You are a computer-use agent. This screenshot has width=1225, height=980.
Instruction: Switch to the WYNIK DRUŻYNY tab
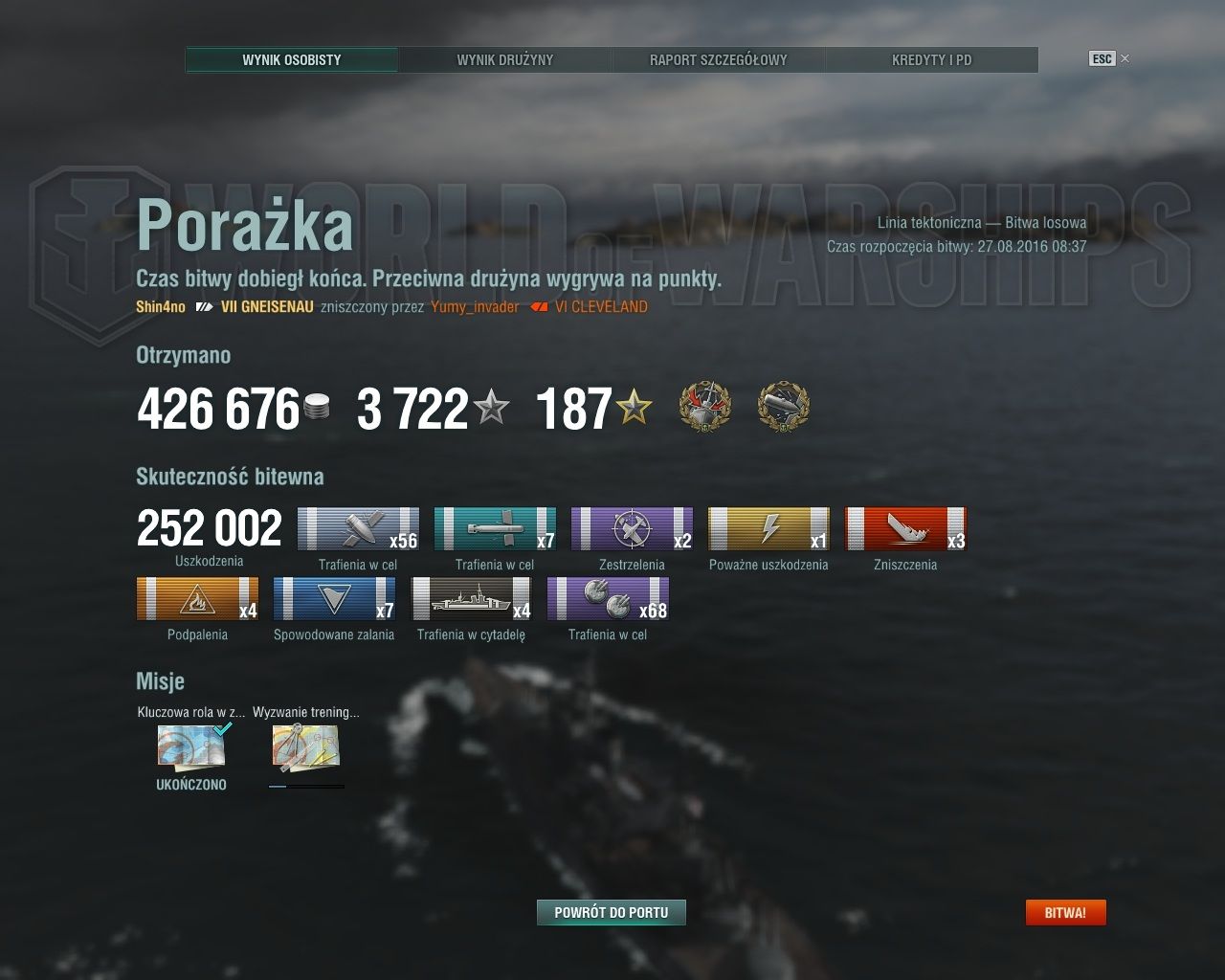point(504,59)
